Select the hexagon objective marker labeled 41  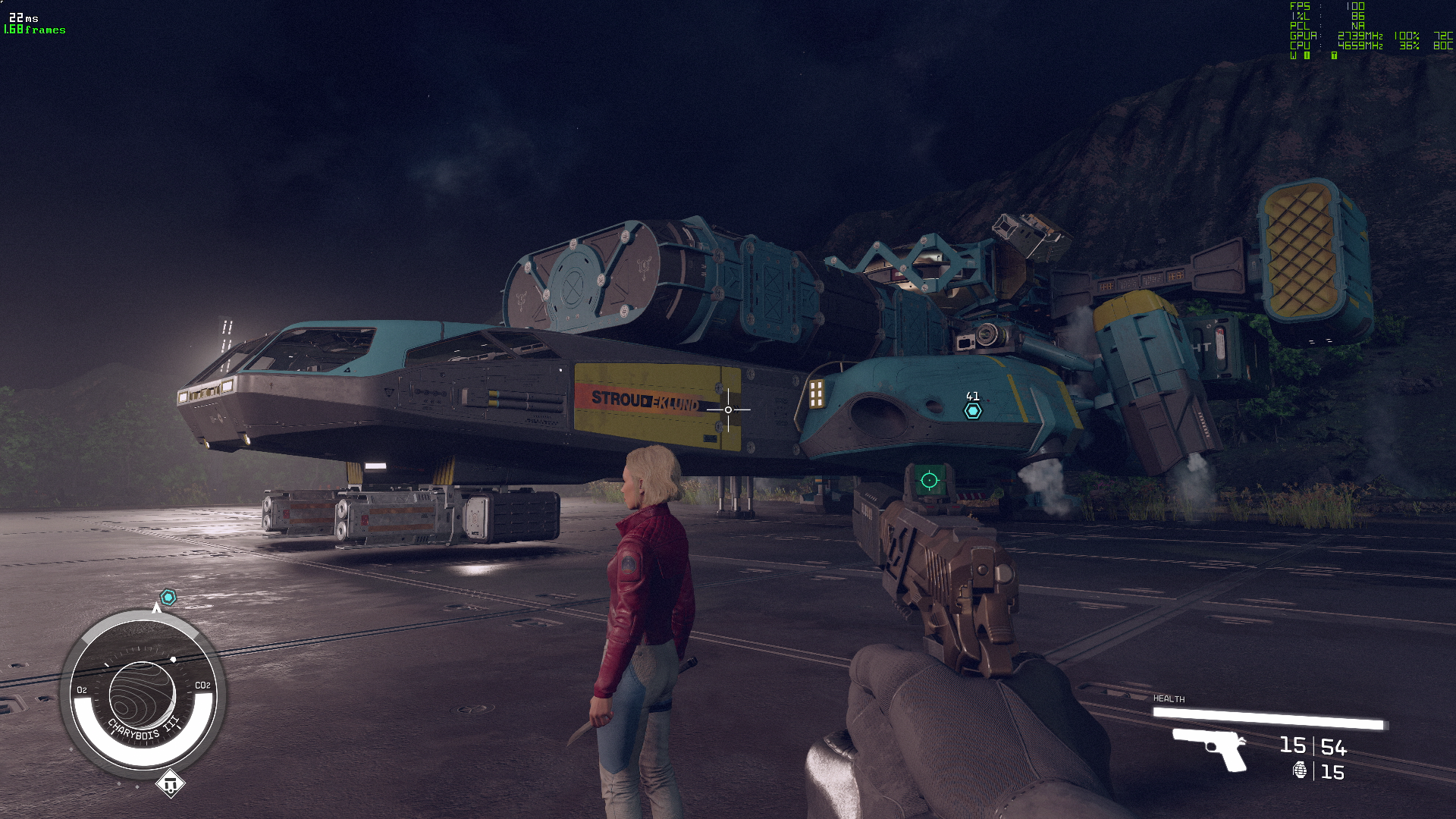(973, 411)
